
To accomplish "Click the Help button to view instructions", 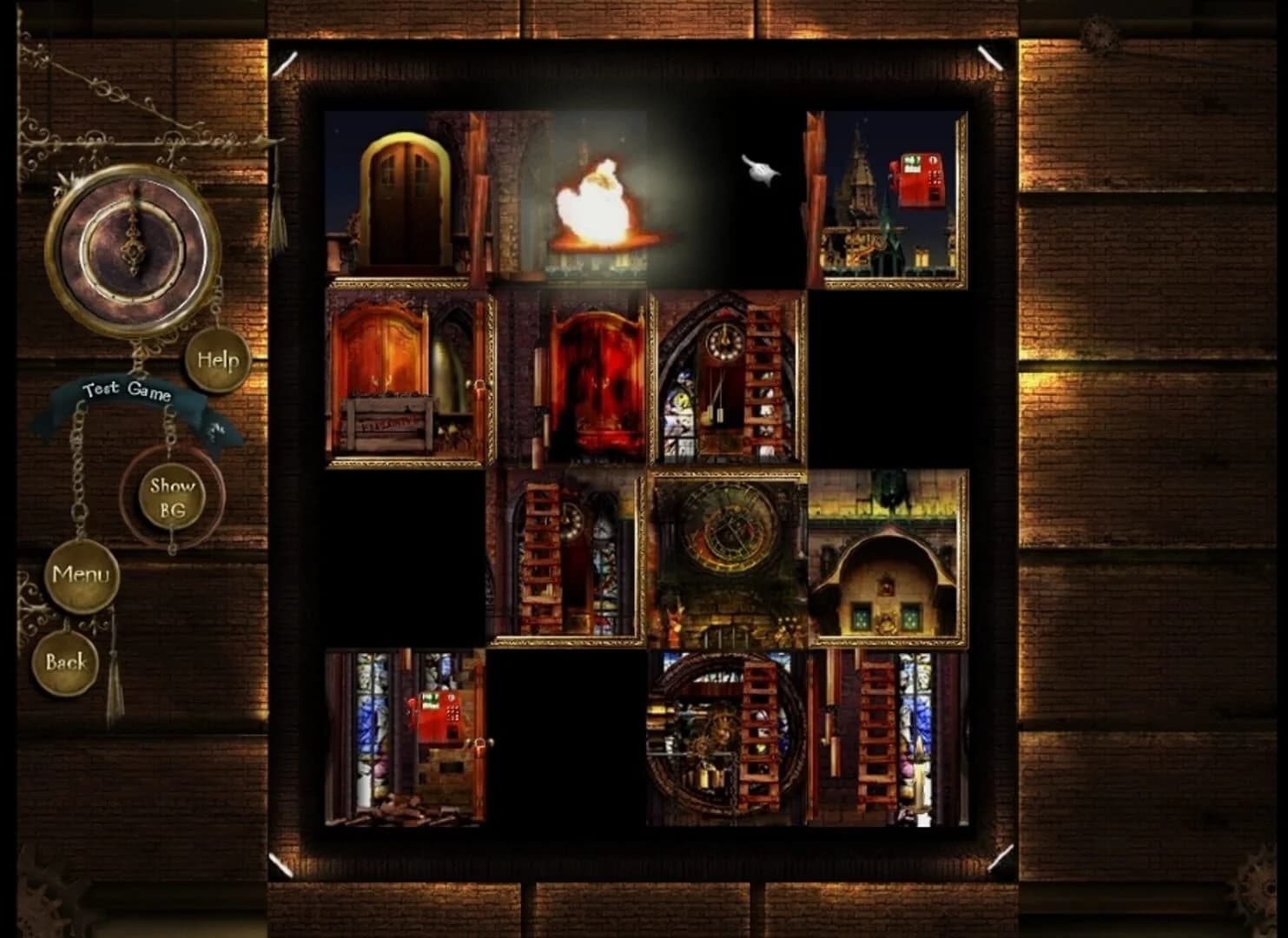I will tap(220, 359).
